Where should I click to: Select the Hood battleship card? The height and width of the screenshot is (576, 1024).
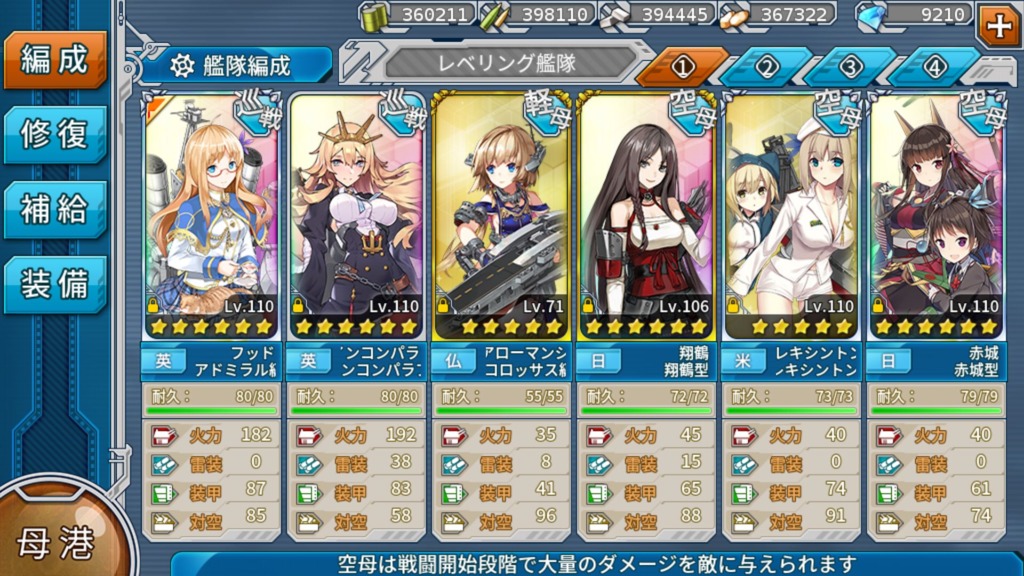[212, 215]
